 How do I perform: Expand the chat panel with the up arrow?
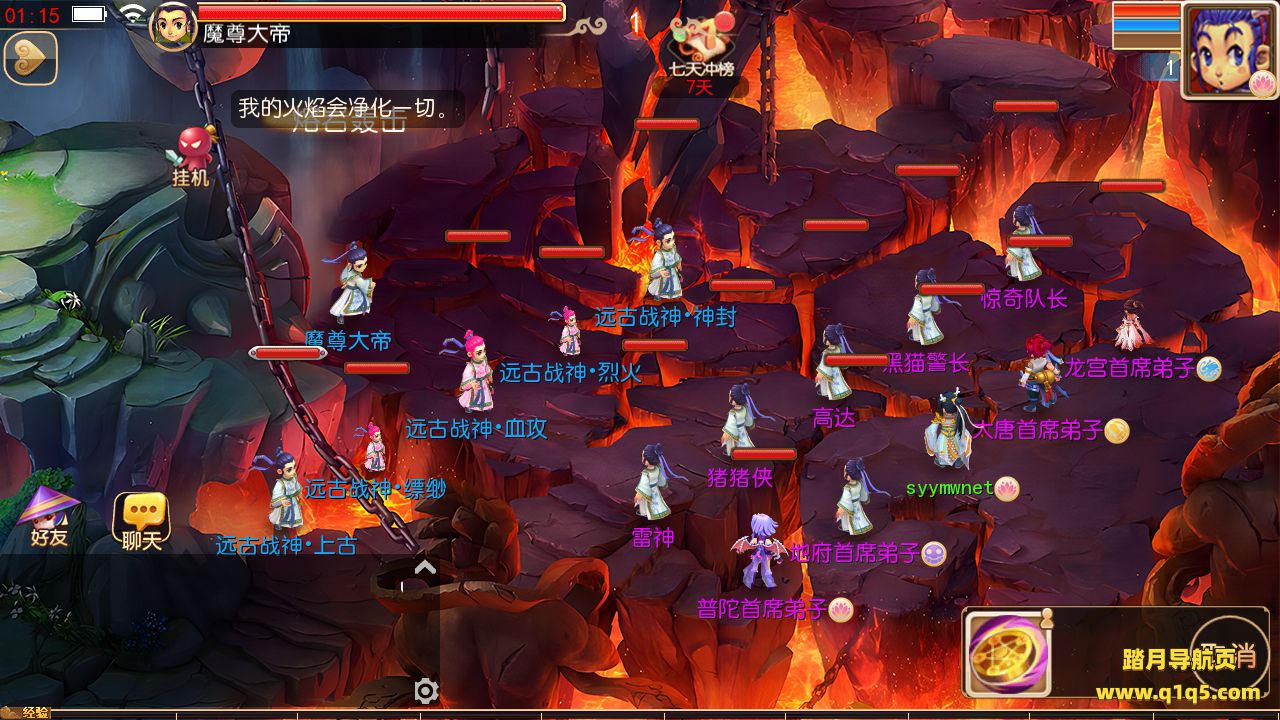[425, 568]
